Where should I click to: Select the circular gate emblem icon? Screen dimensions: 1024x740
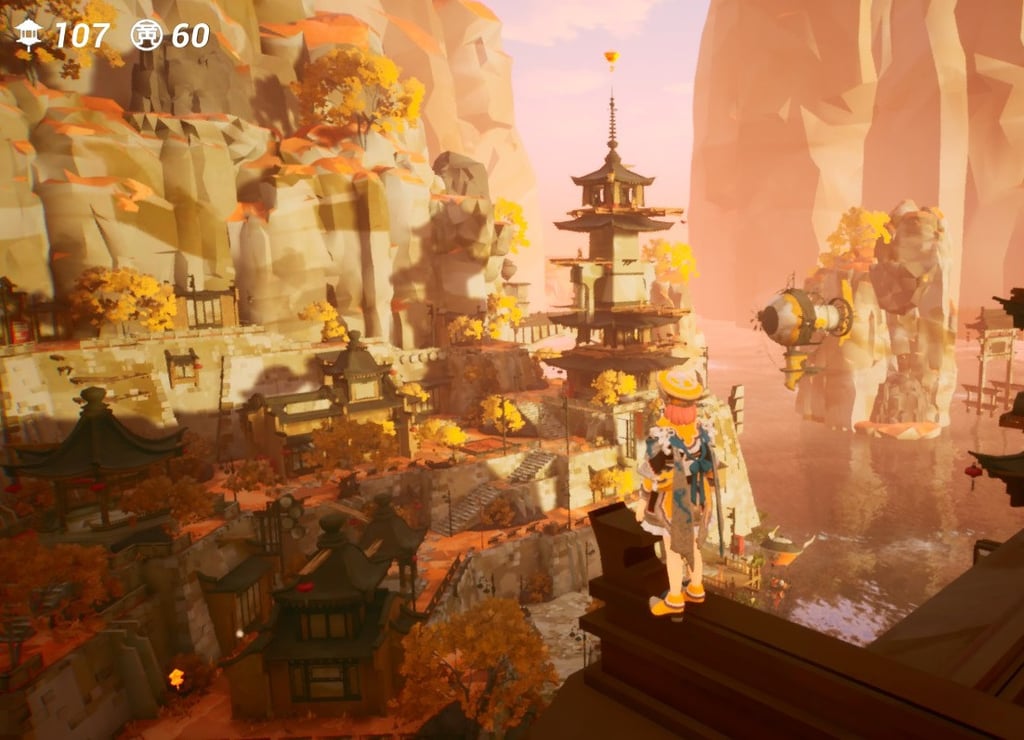click(x=146, y=35)
